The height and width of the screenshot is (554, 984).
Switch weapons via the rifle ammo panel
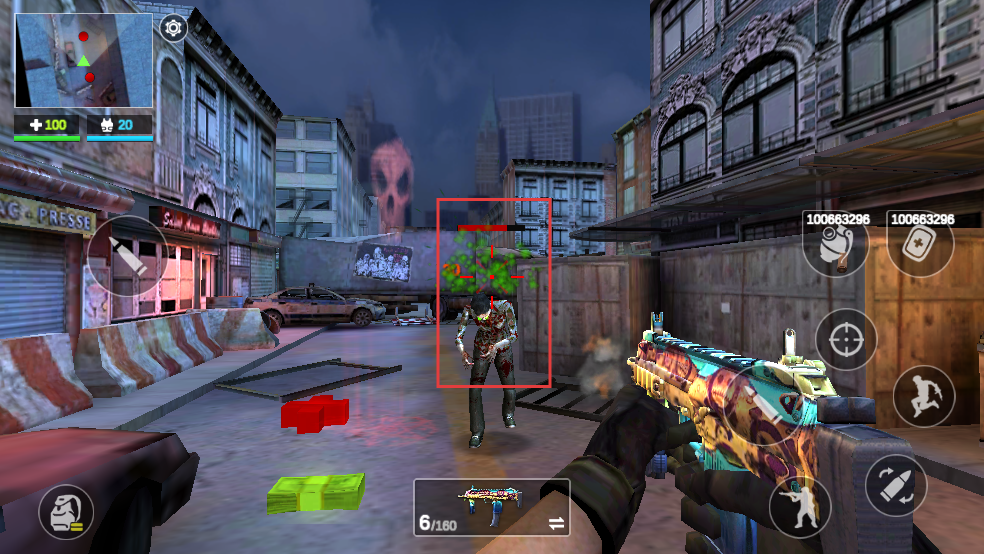492,507
